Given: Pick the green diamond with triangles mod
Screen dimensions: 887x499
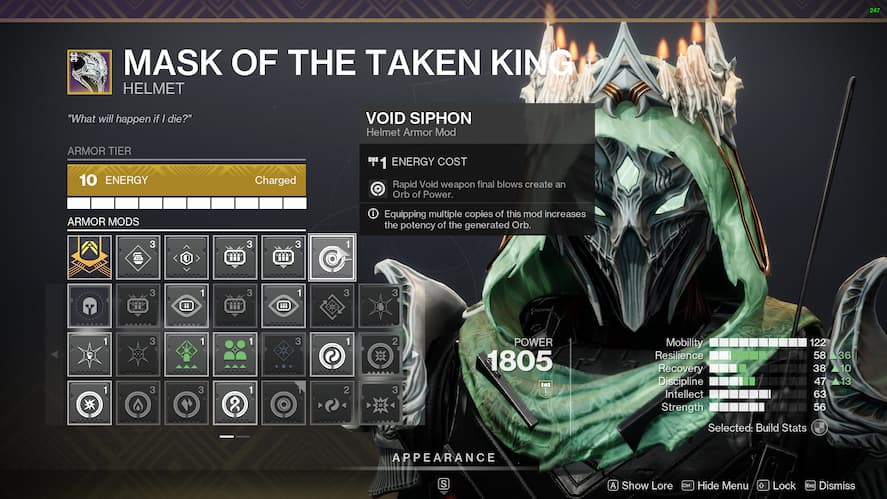Looking at the screenshot, I should coord(186,355).
